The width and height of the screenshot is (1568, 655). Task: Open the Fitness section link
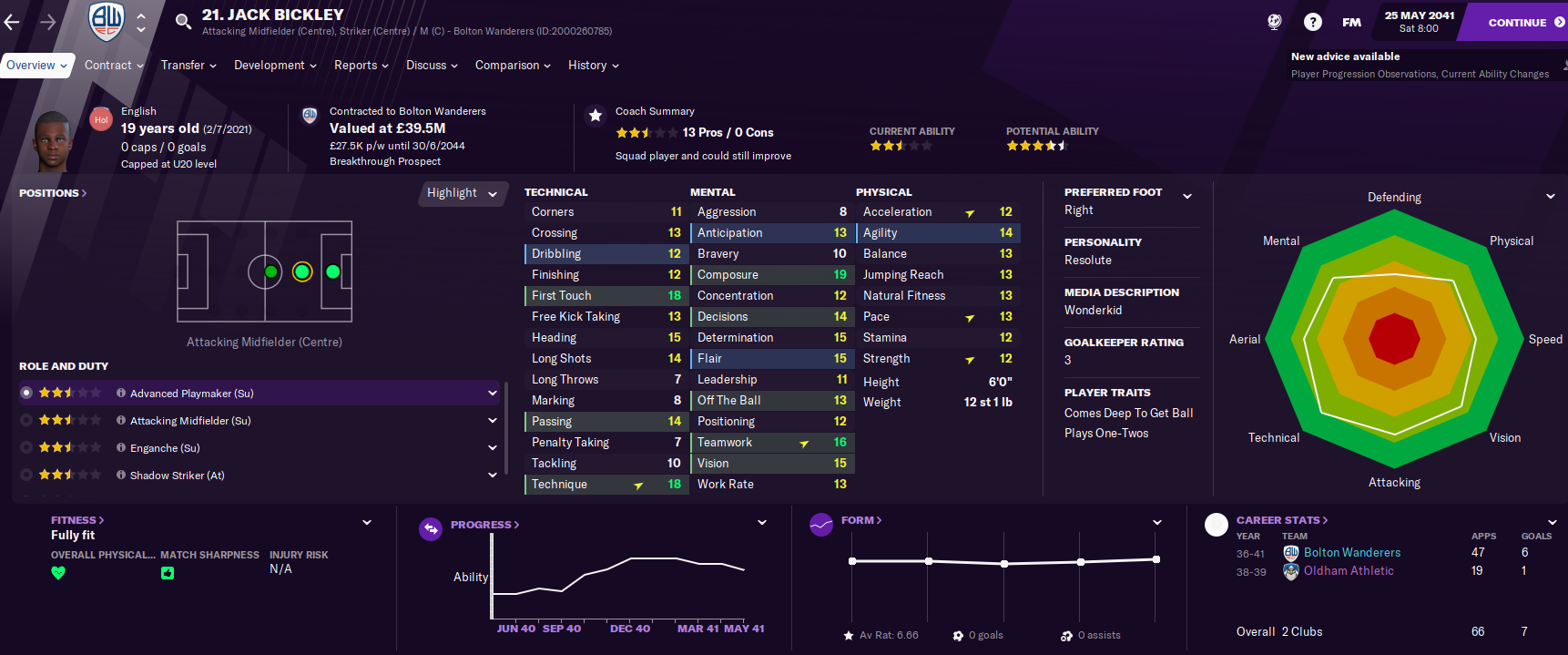pyautogui.click(x=77, y=520)
